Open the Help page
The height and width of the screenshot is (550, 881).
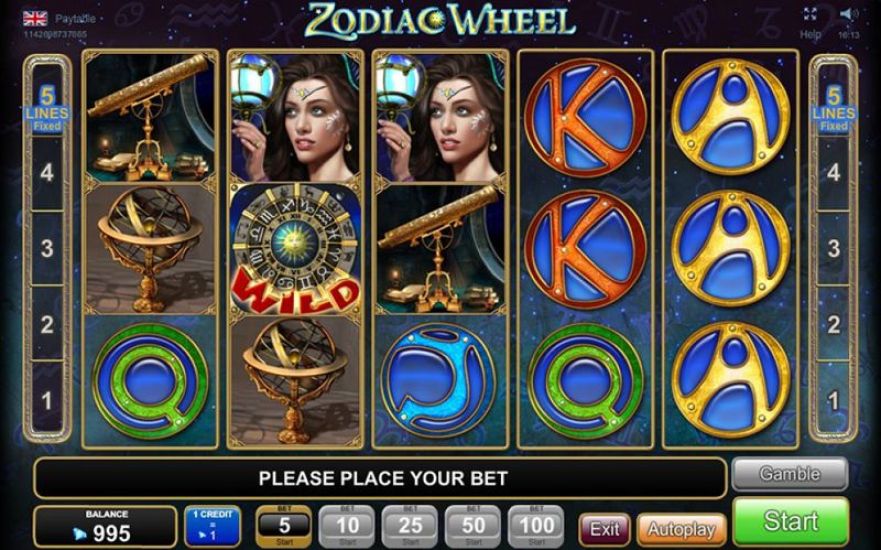810,34
